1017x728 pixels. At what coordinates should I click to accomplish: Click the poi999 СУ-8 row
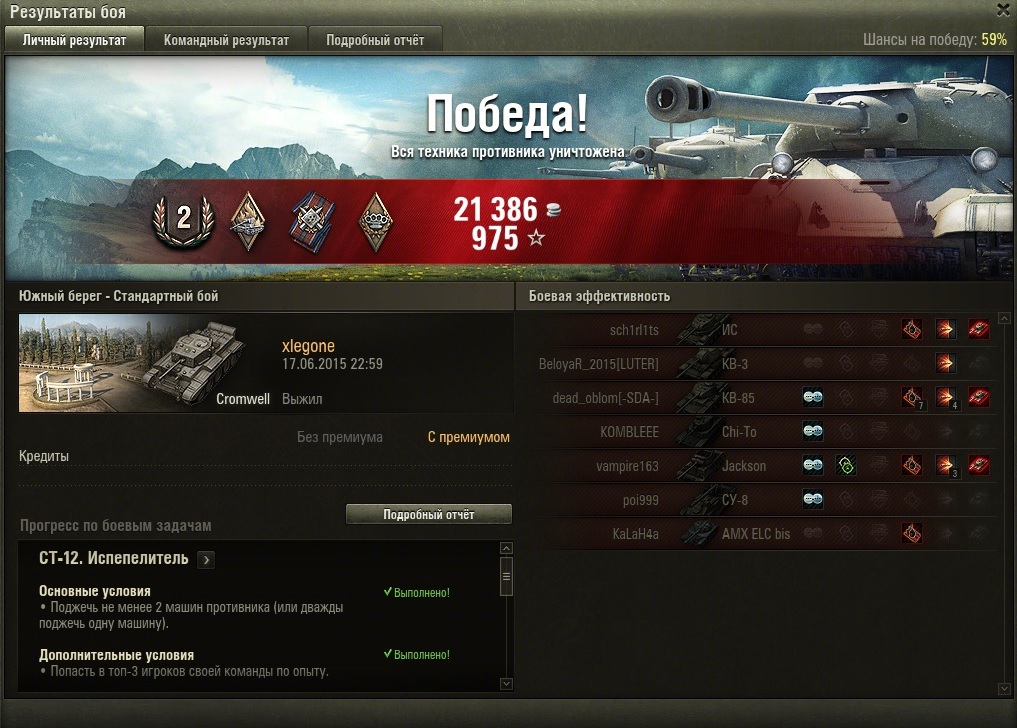[760, 500]
